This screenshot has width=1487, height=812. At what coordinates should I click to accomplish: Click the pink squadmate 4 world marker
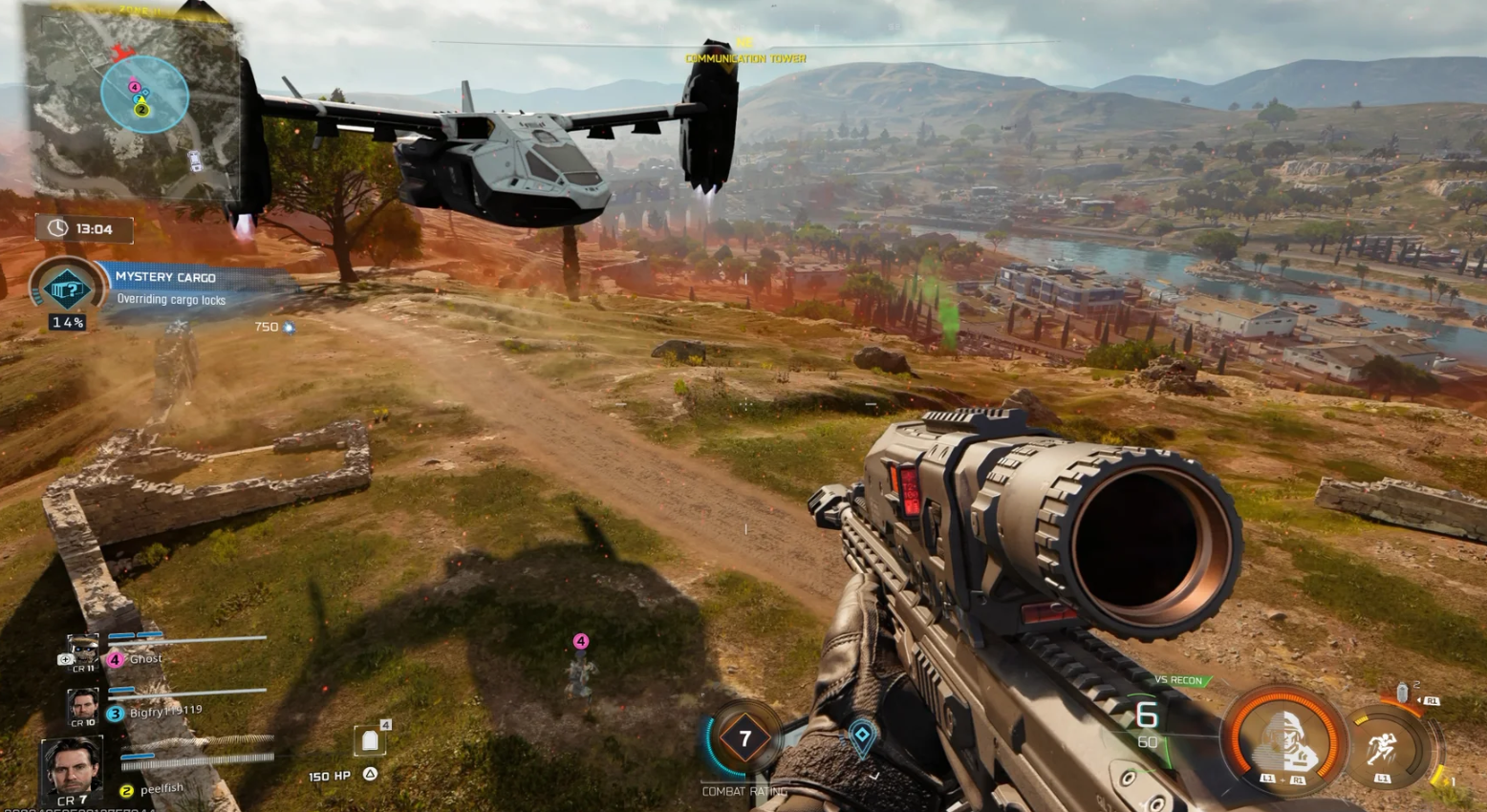(x=580, y=641)
